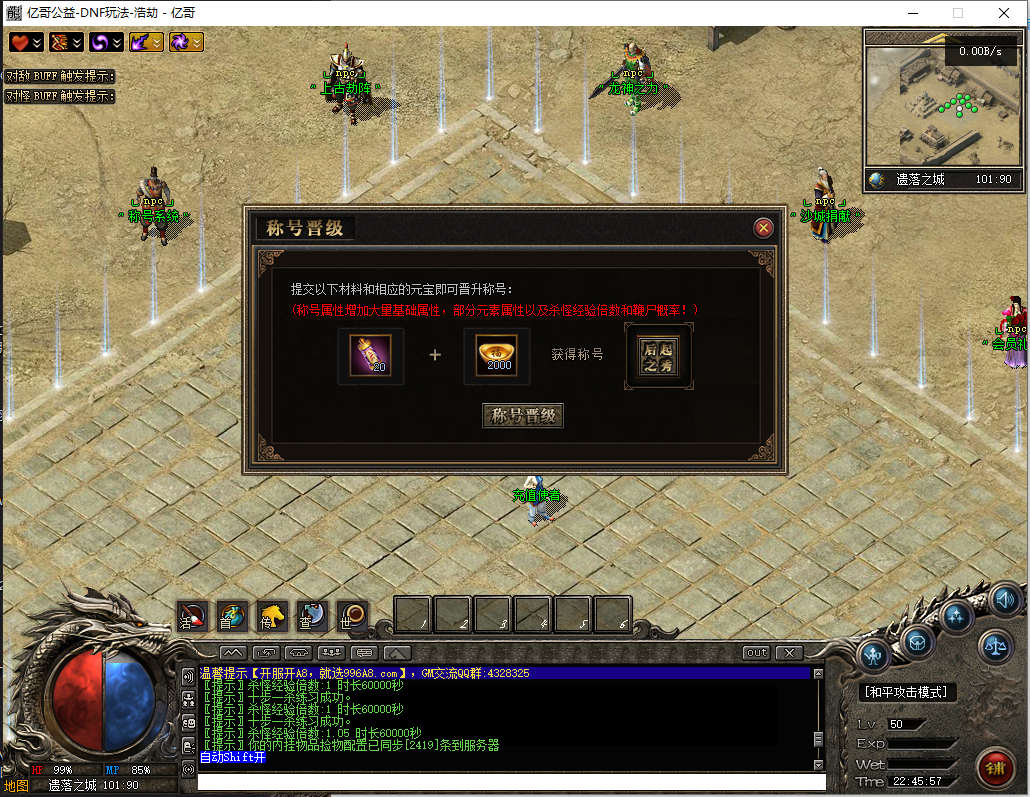Expand the red heart buff dropdown

(x=26, y=42)
